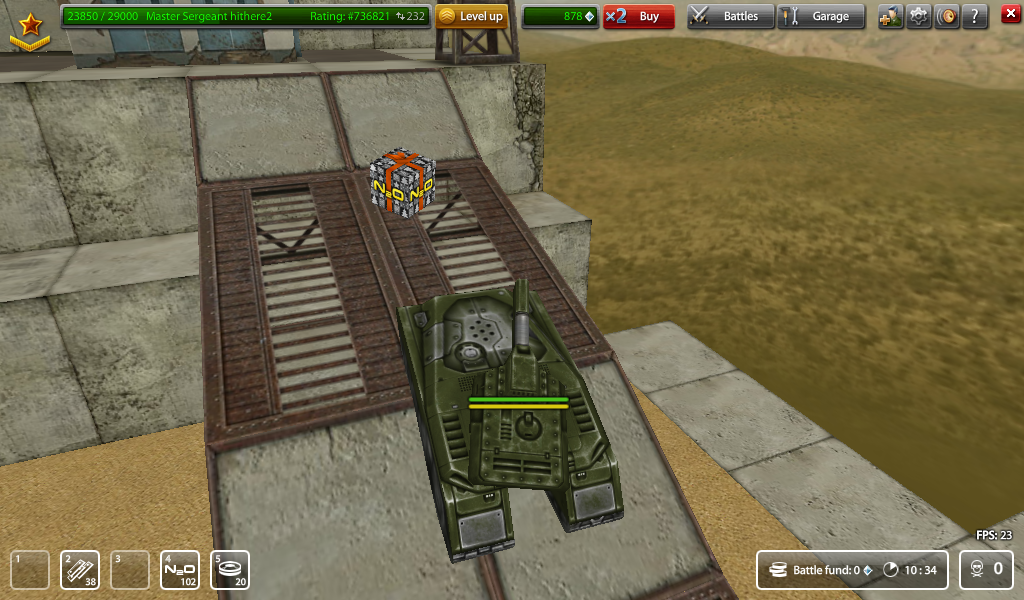Activate the double armor supply in slot 2
Screen dimensions: 1024x600
80,570
